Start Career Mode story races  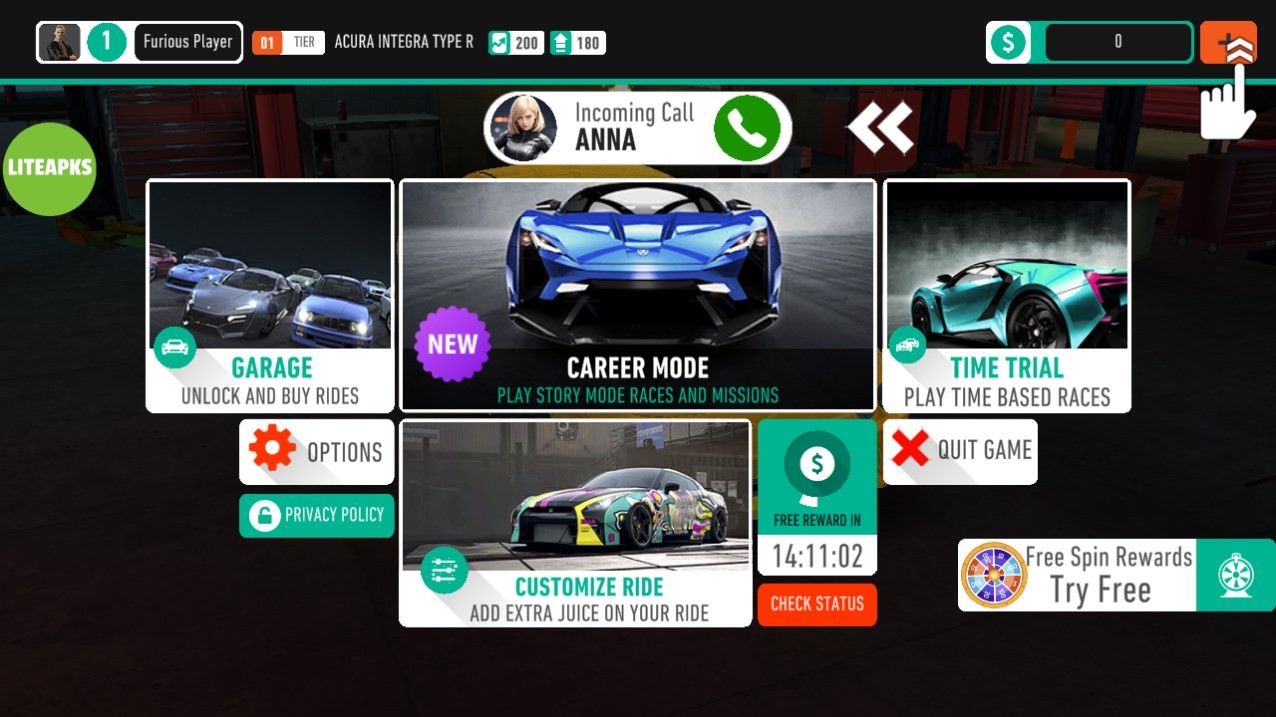coord(638,295)
